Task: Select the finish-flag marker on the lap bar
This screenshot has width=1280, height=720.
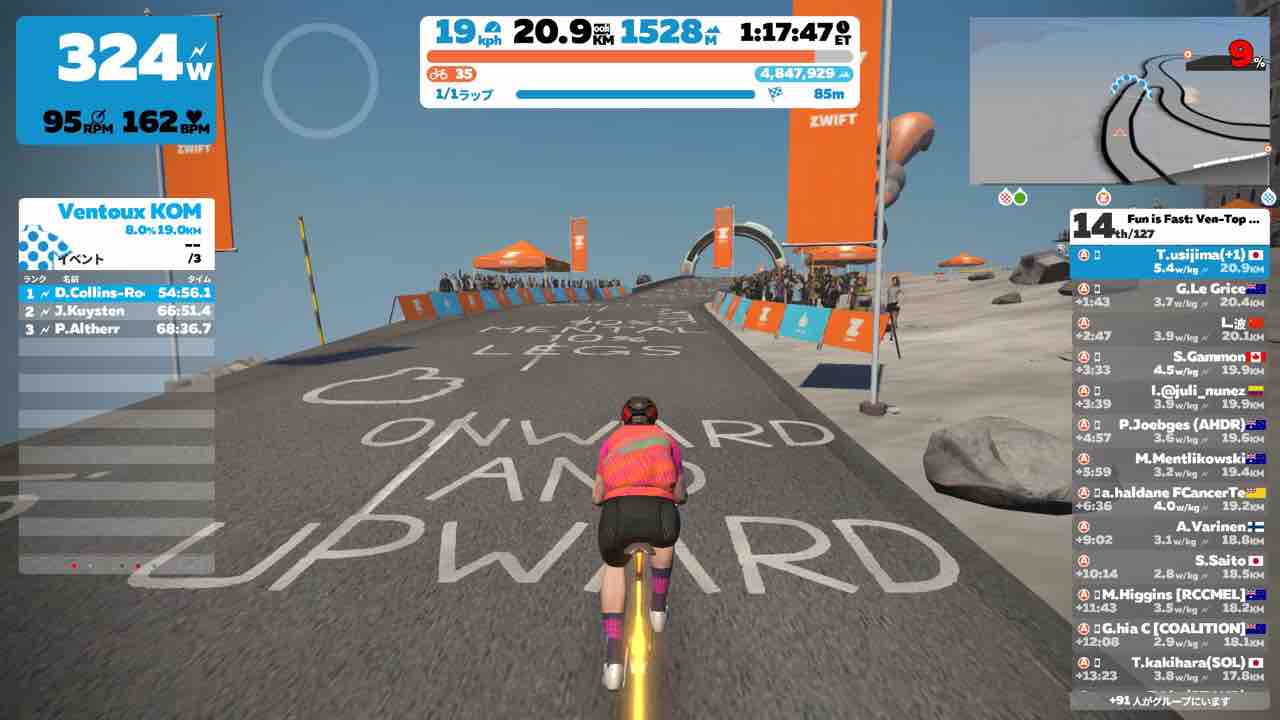Action: point(775,91)
